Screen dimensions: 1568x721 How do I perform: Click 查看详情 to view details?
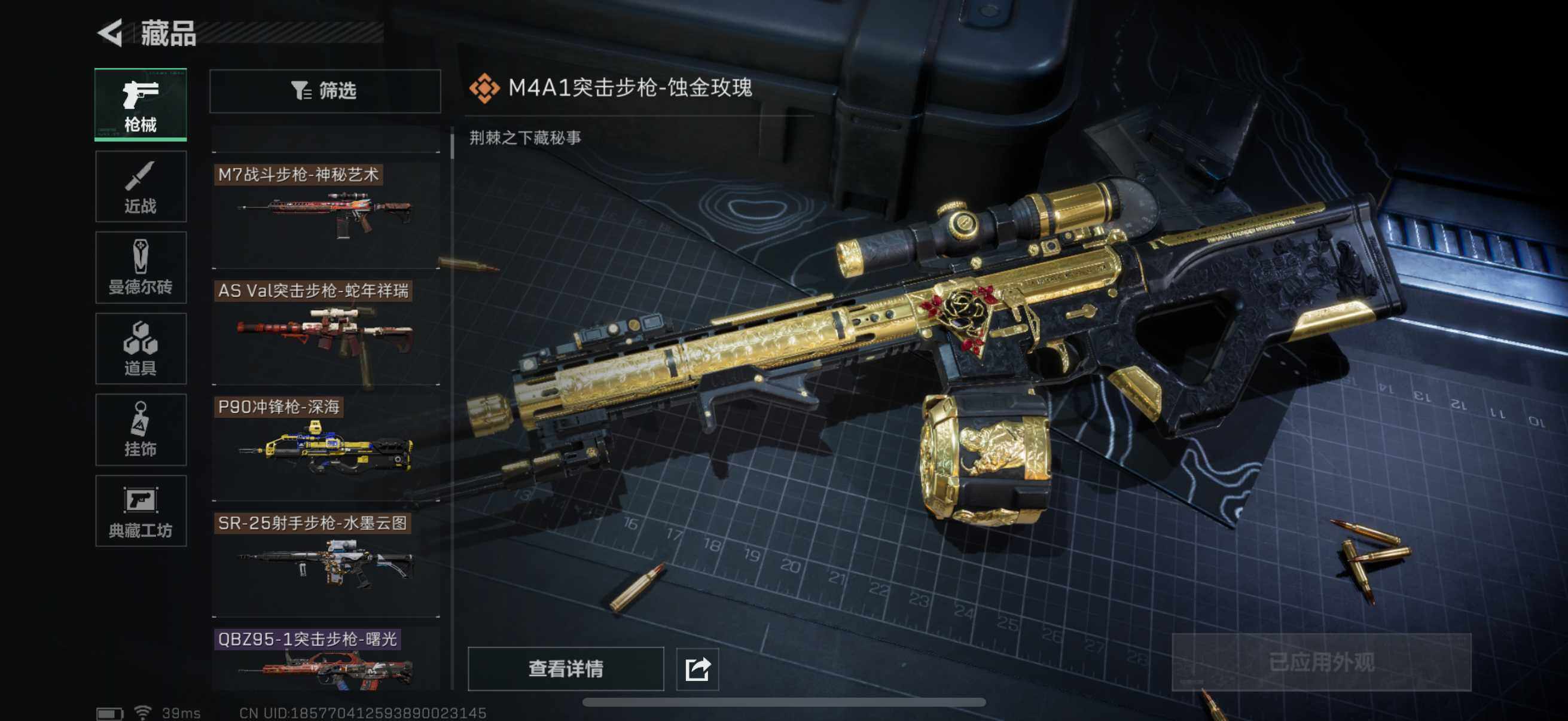coord(566,668)
